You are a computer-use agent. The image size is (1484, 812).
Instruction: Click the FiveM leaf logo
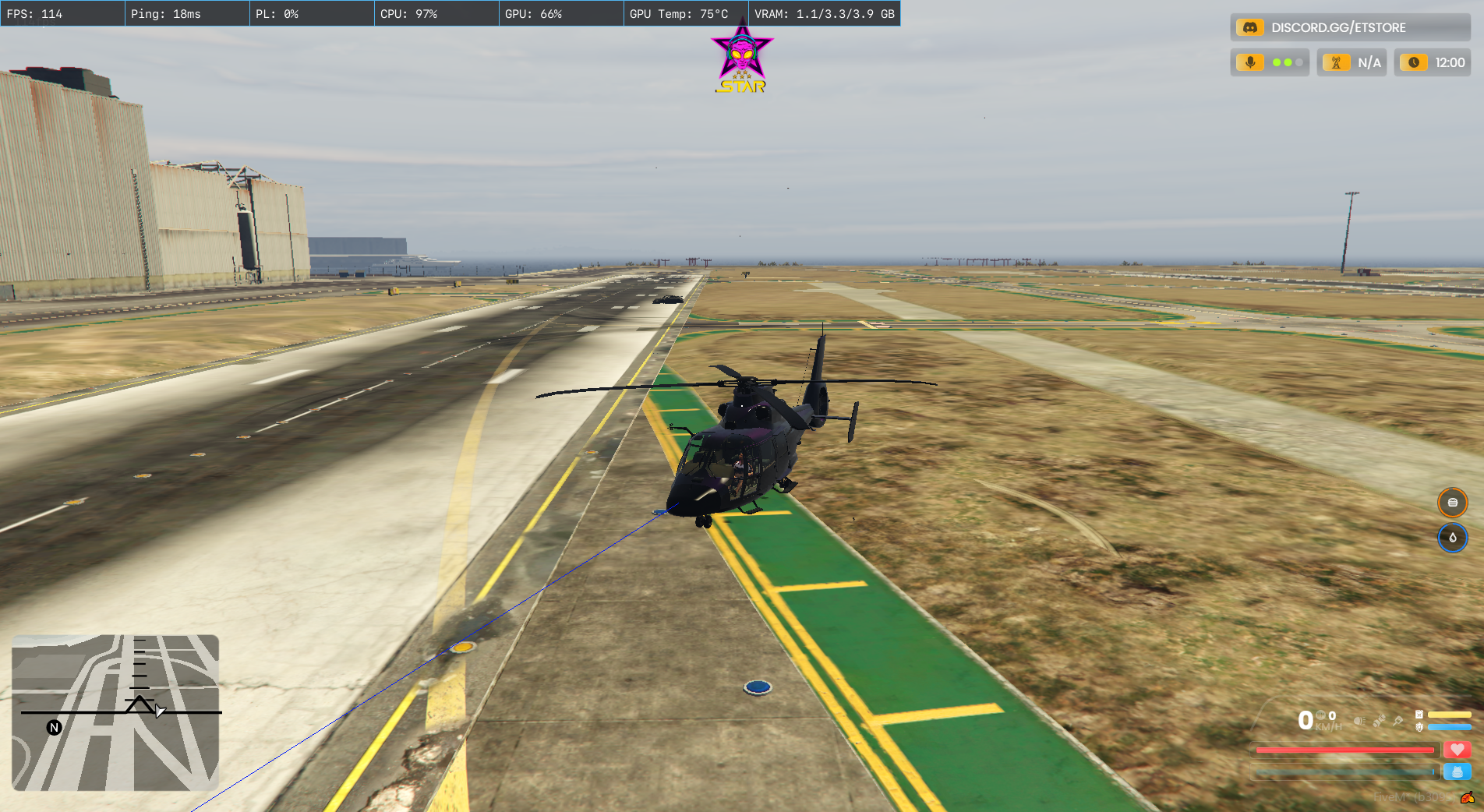coord(1467,797)
